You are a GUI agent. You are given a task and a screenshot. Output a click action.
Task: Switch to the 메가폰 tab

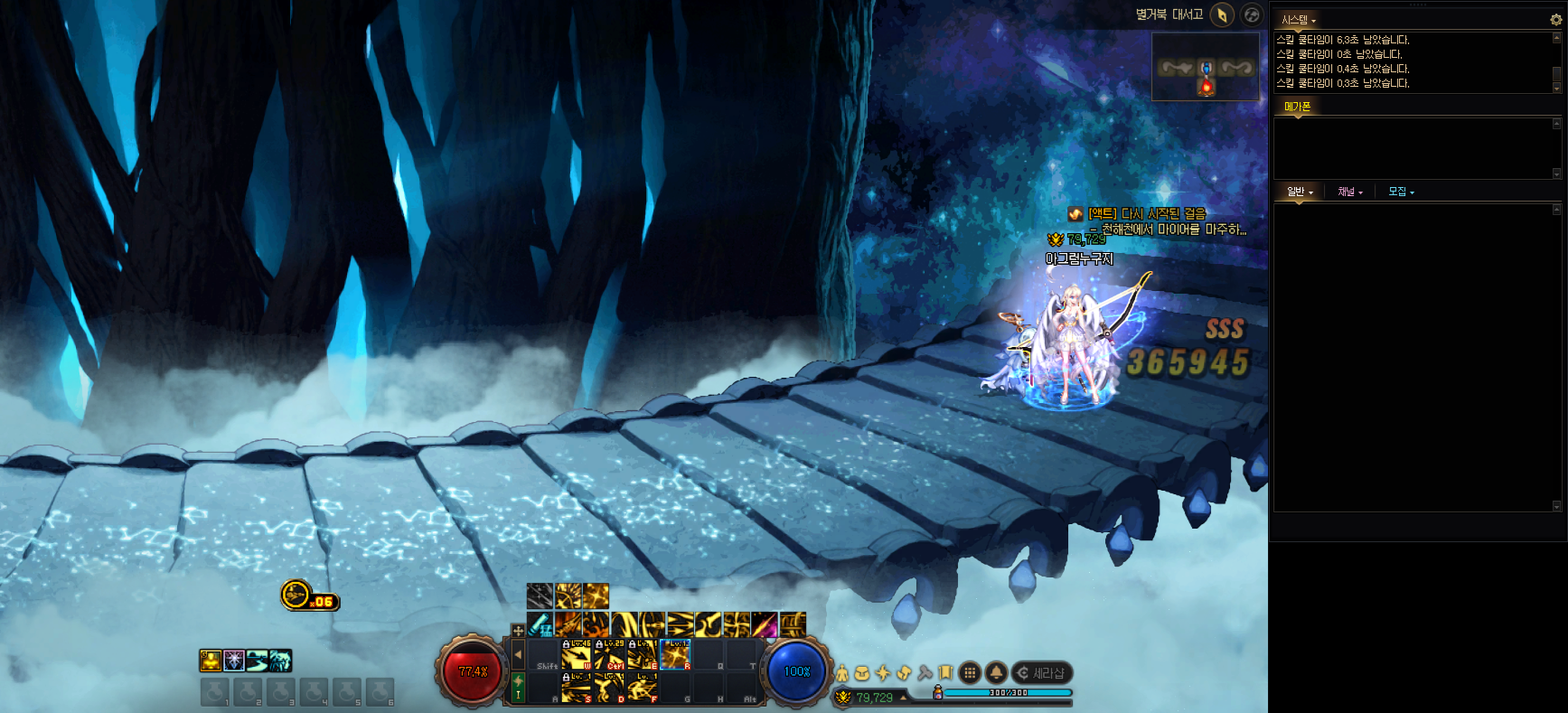click(1297, 107)
